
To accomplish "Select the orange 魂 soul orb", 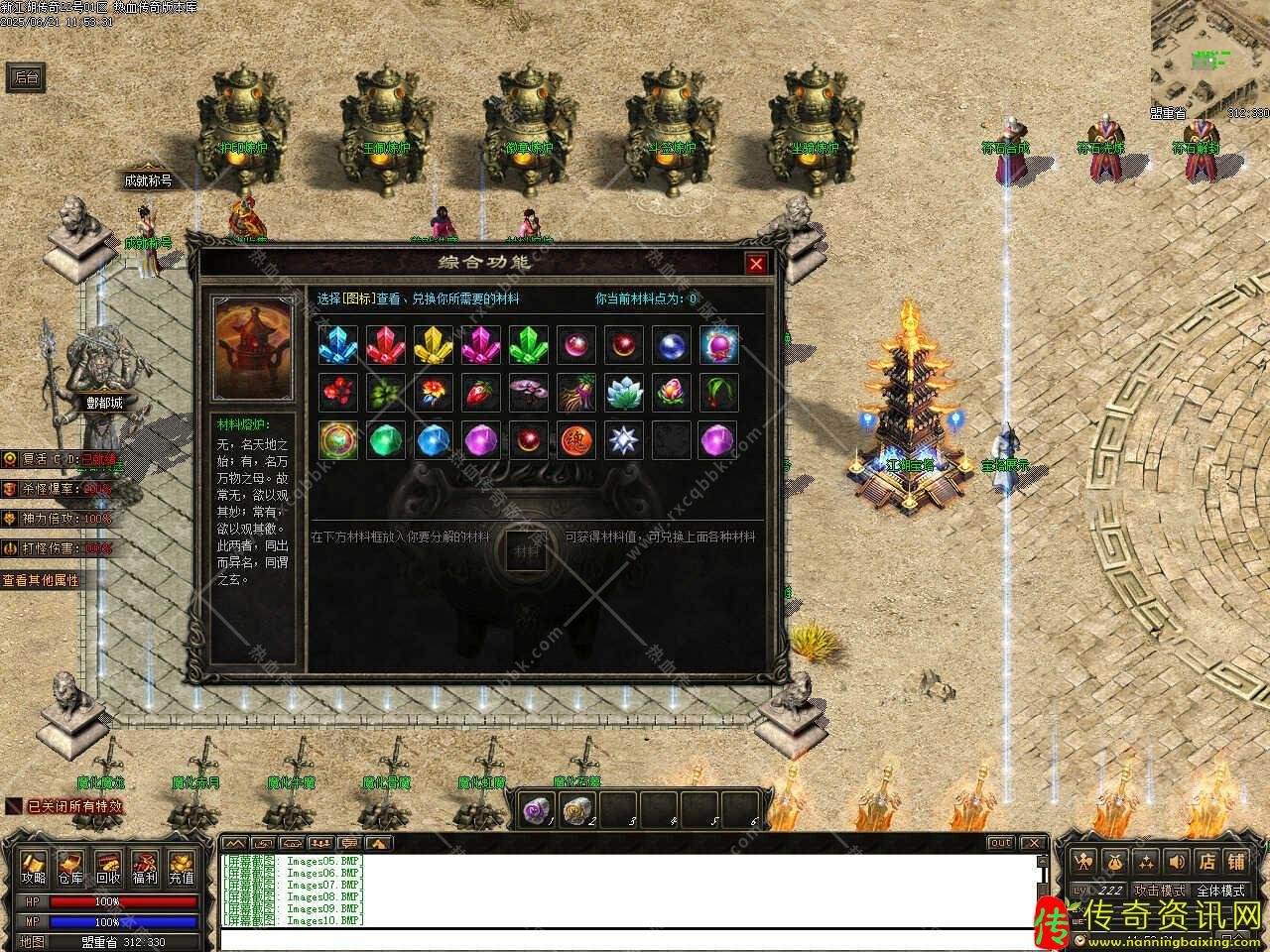I will click(x=575, y=440).
